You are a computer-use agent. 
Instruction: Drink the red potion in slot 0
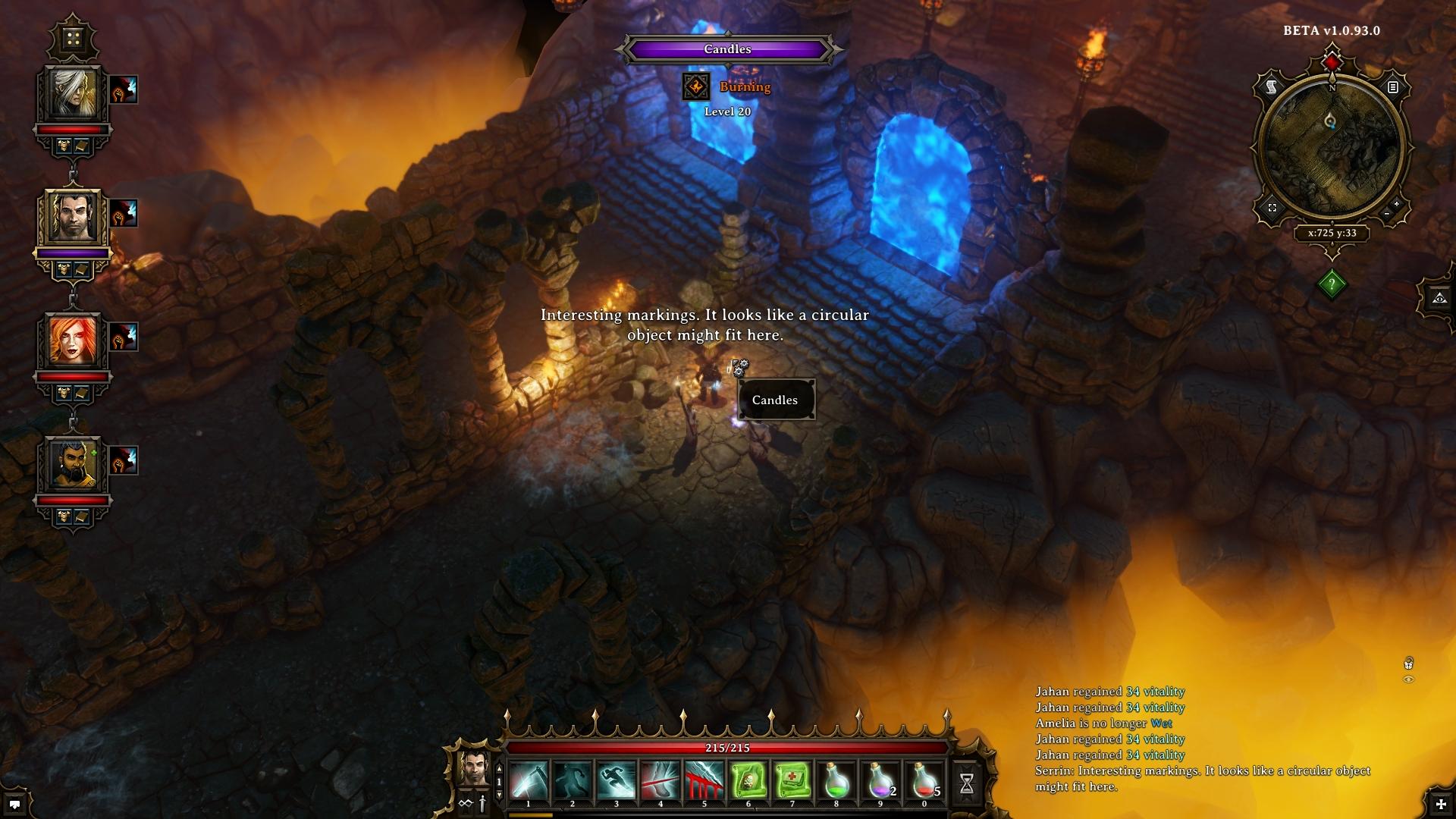[924, 781]
